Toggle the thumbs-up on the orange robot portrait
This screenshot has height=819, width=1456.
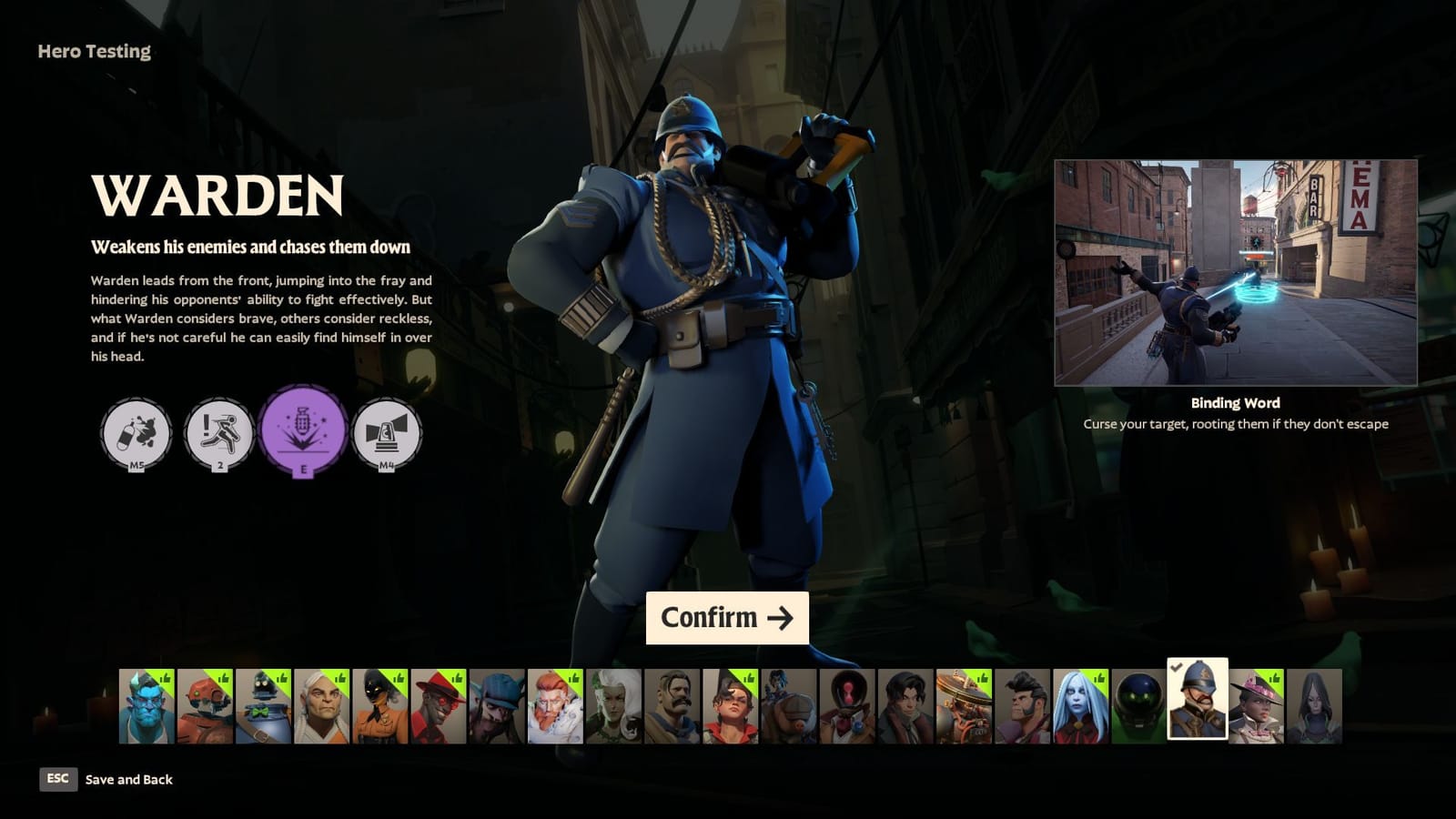point(225,679)
